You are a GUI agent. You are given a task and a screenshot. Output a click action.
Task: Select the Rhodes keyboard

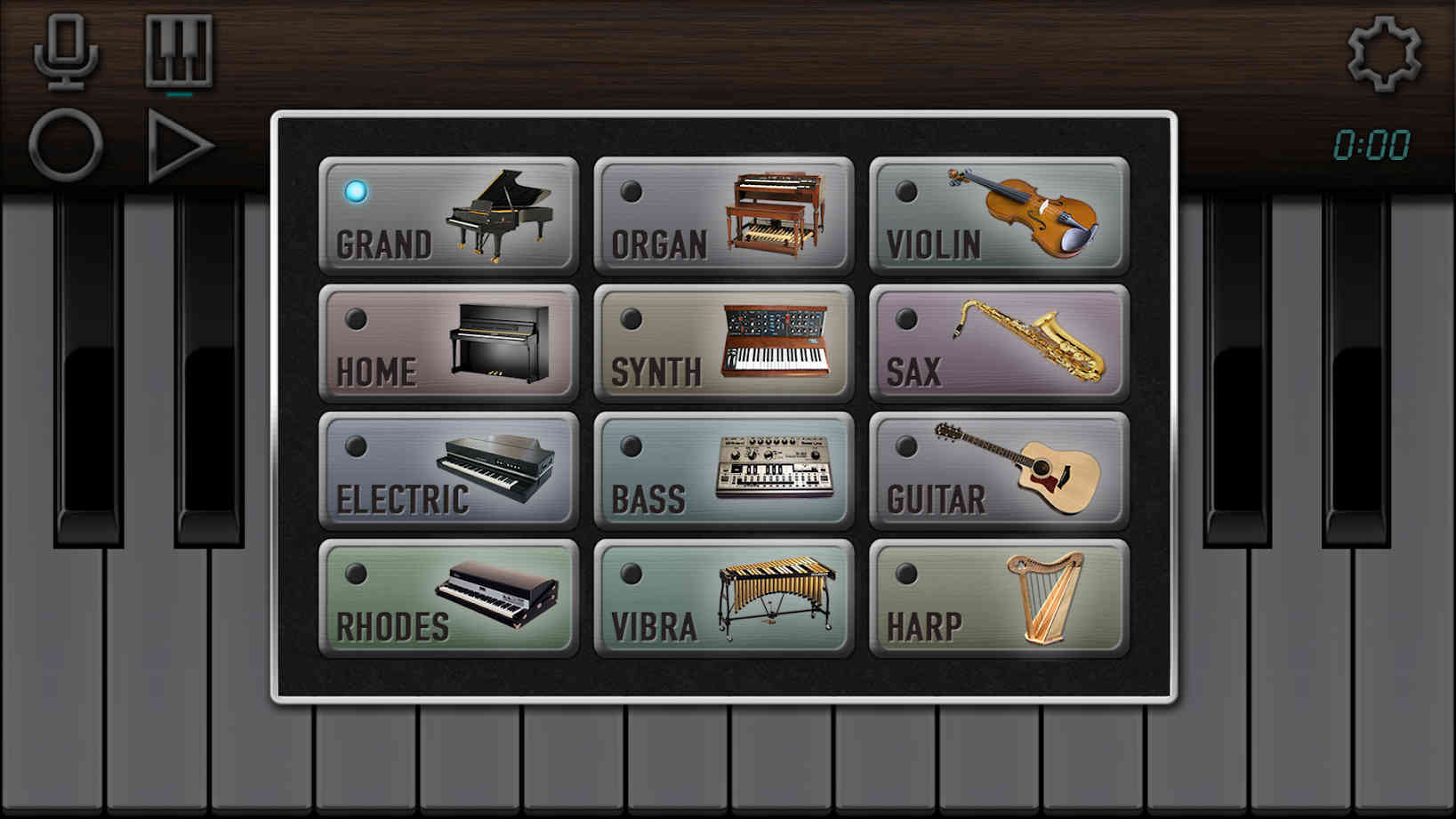coord(448,598)
